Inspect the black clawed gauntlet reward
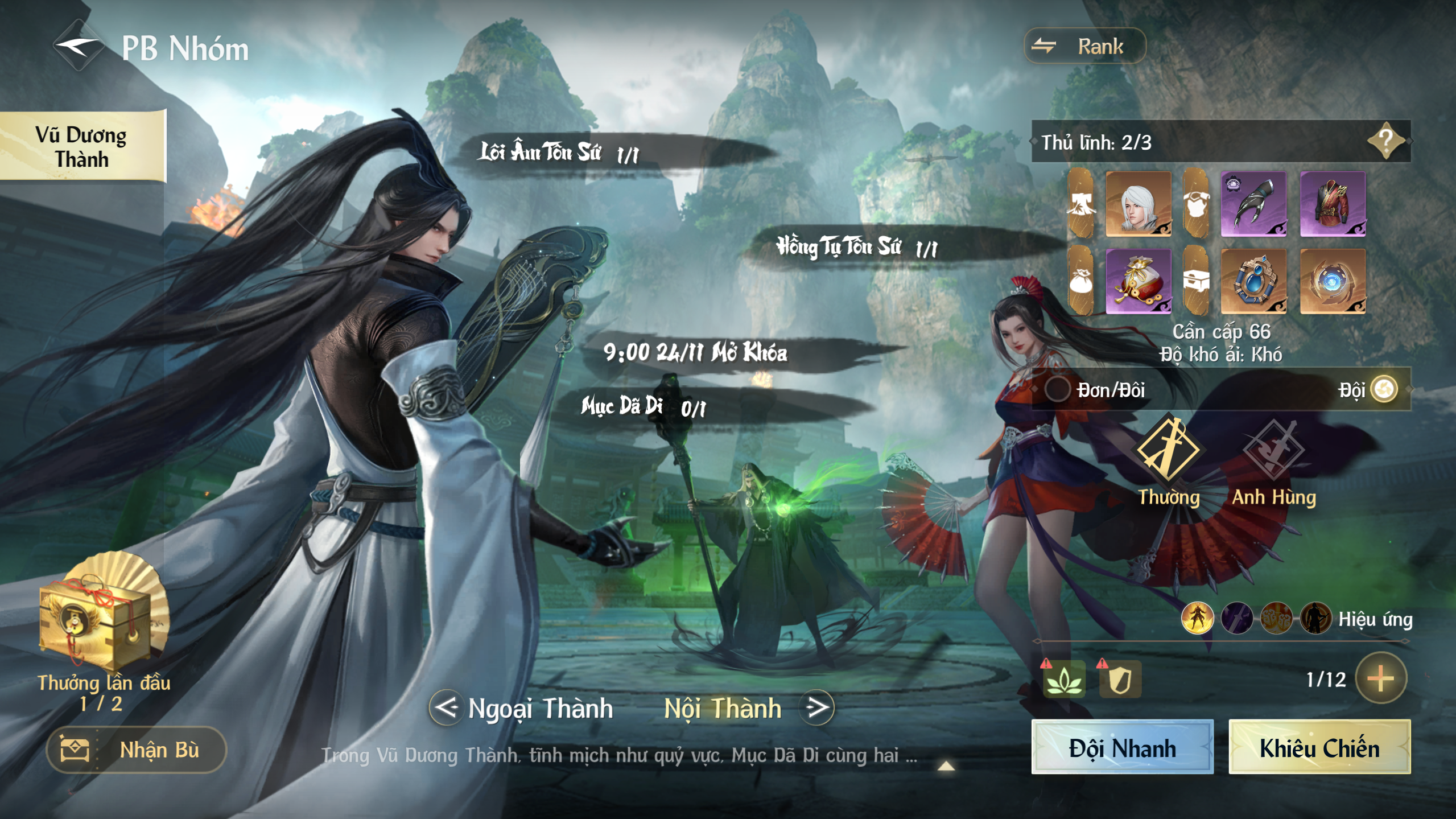 point(1253,204)
